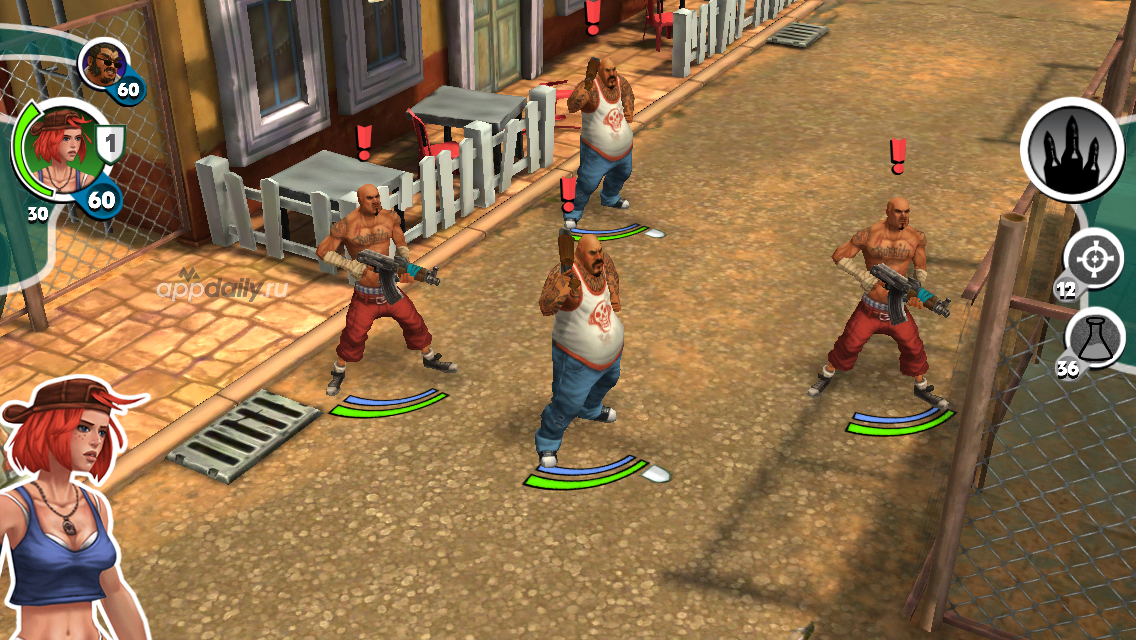This screenshot has width=1136, height=640.
Task: Select the red-haired girl squad portrait
Action: [x=57, y=150]
